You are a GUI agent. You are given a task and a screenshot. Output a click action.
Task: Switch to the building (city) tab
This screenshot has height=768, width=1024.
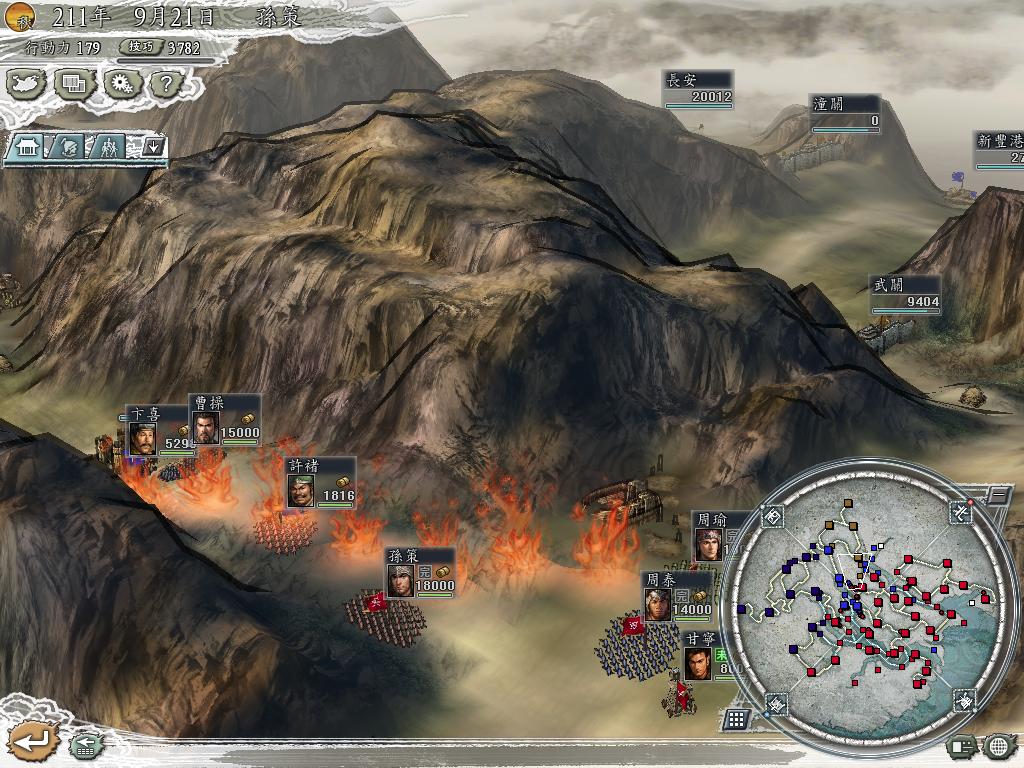[x=26, y=147]
